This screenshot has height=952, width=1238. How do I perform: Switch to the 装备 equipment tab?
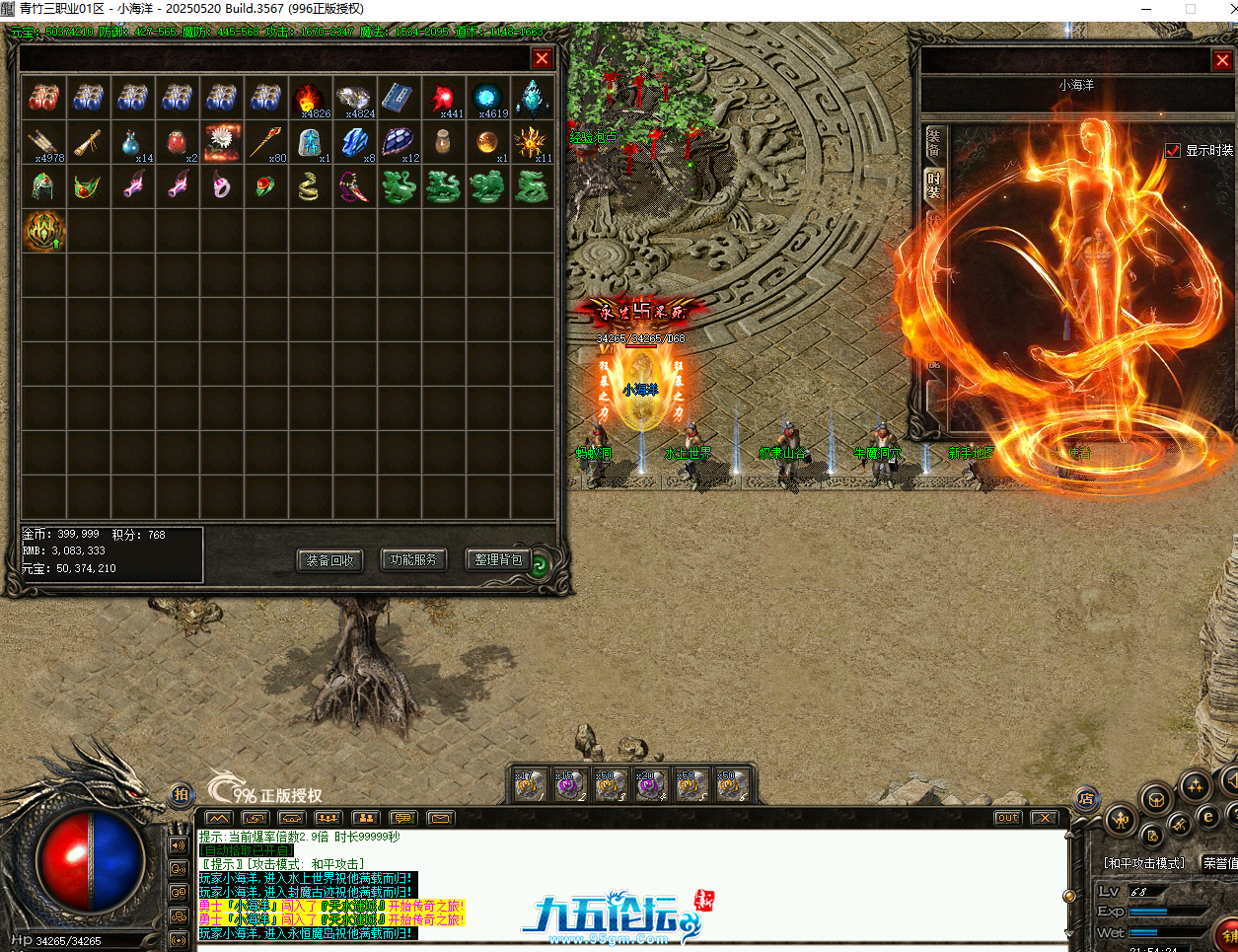point(933,142)
